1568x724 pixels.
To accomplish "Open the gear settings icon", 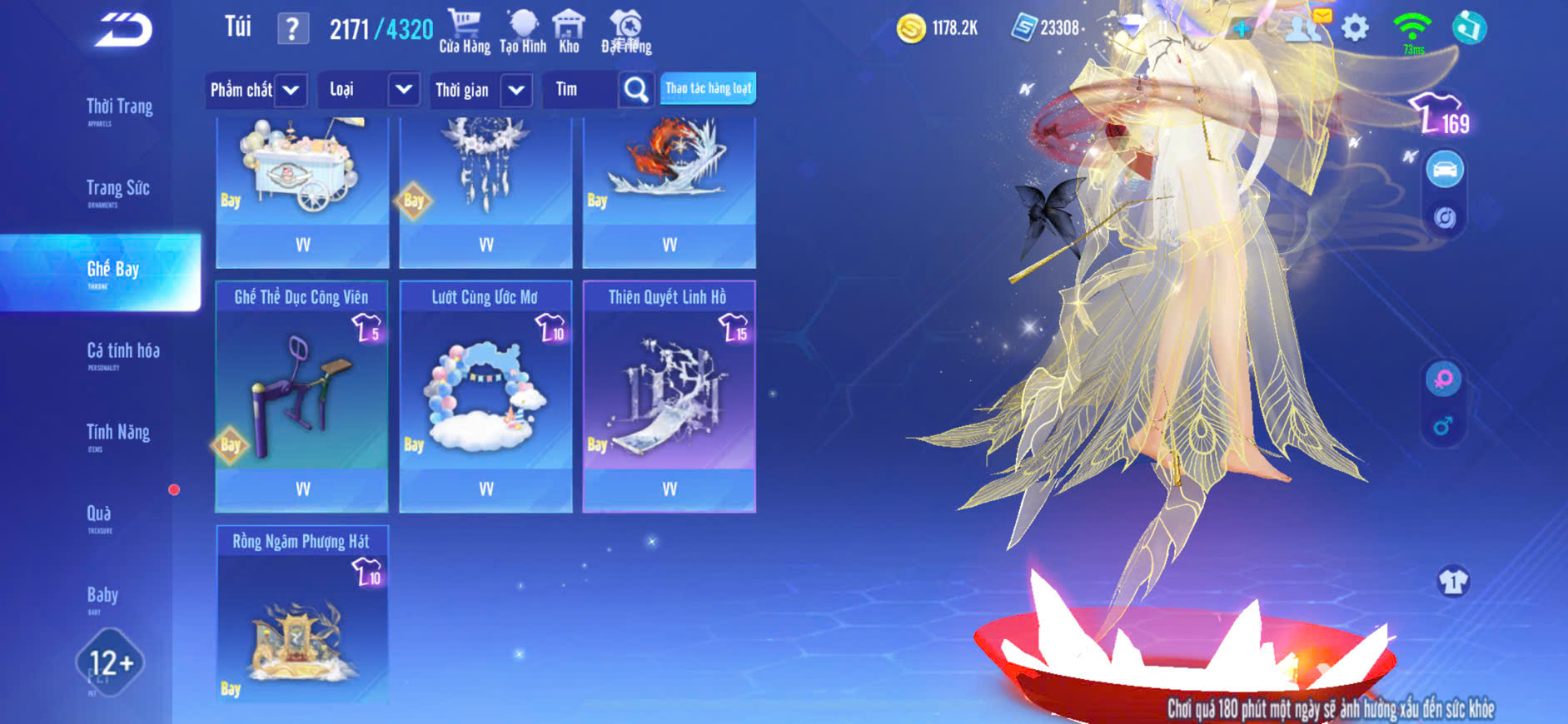I will (1355, 28).
